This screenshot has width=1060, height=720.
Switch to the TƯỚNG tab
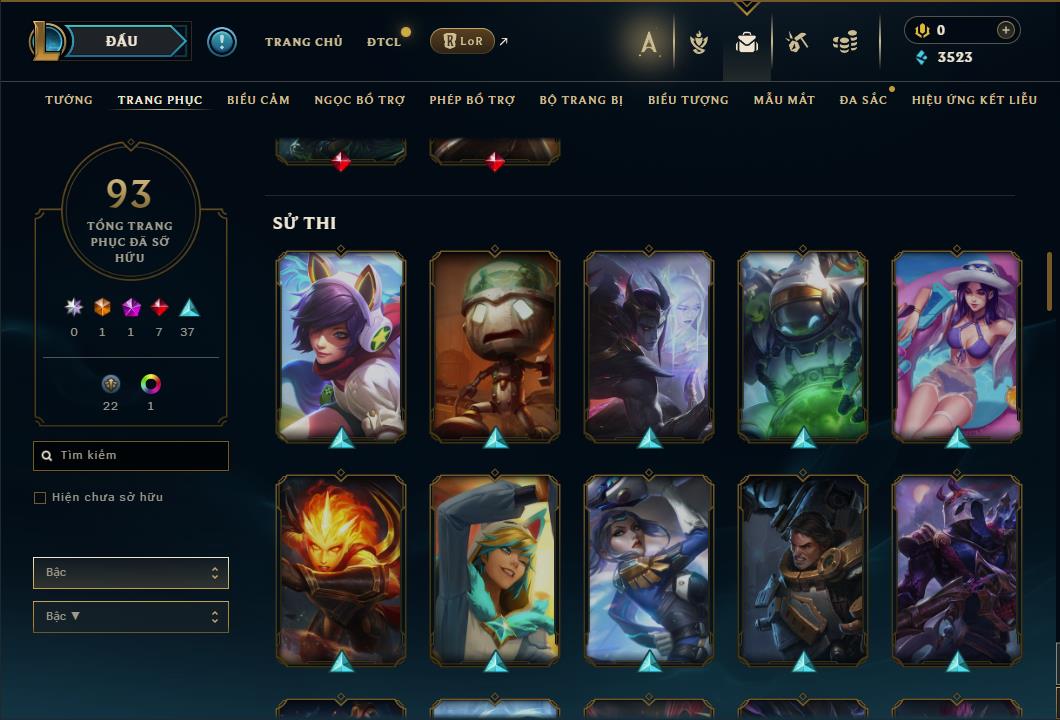[69, 100]
